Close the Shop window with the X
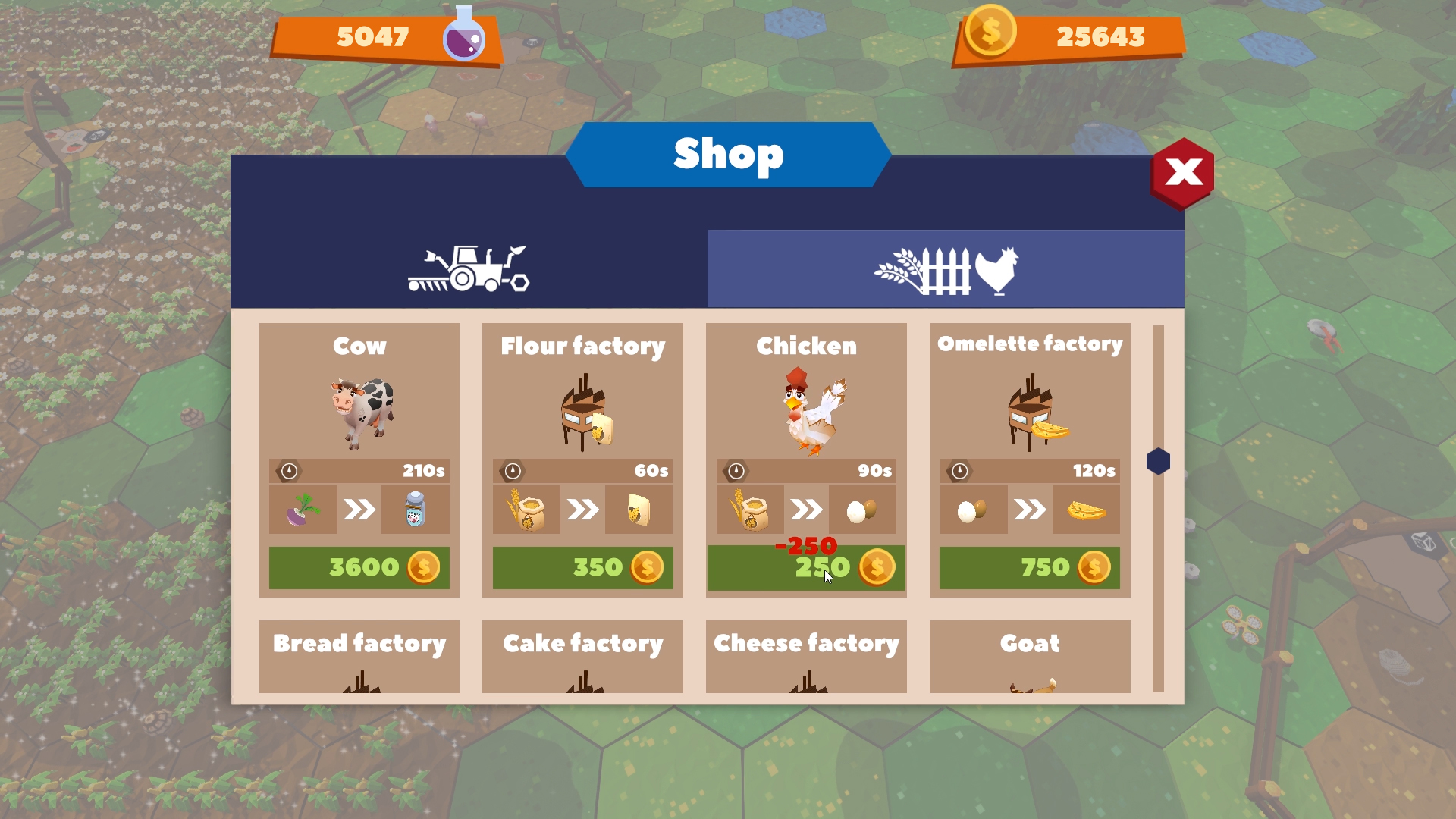 1182,173
